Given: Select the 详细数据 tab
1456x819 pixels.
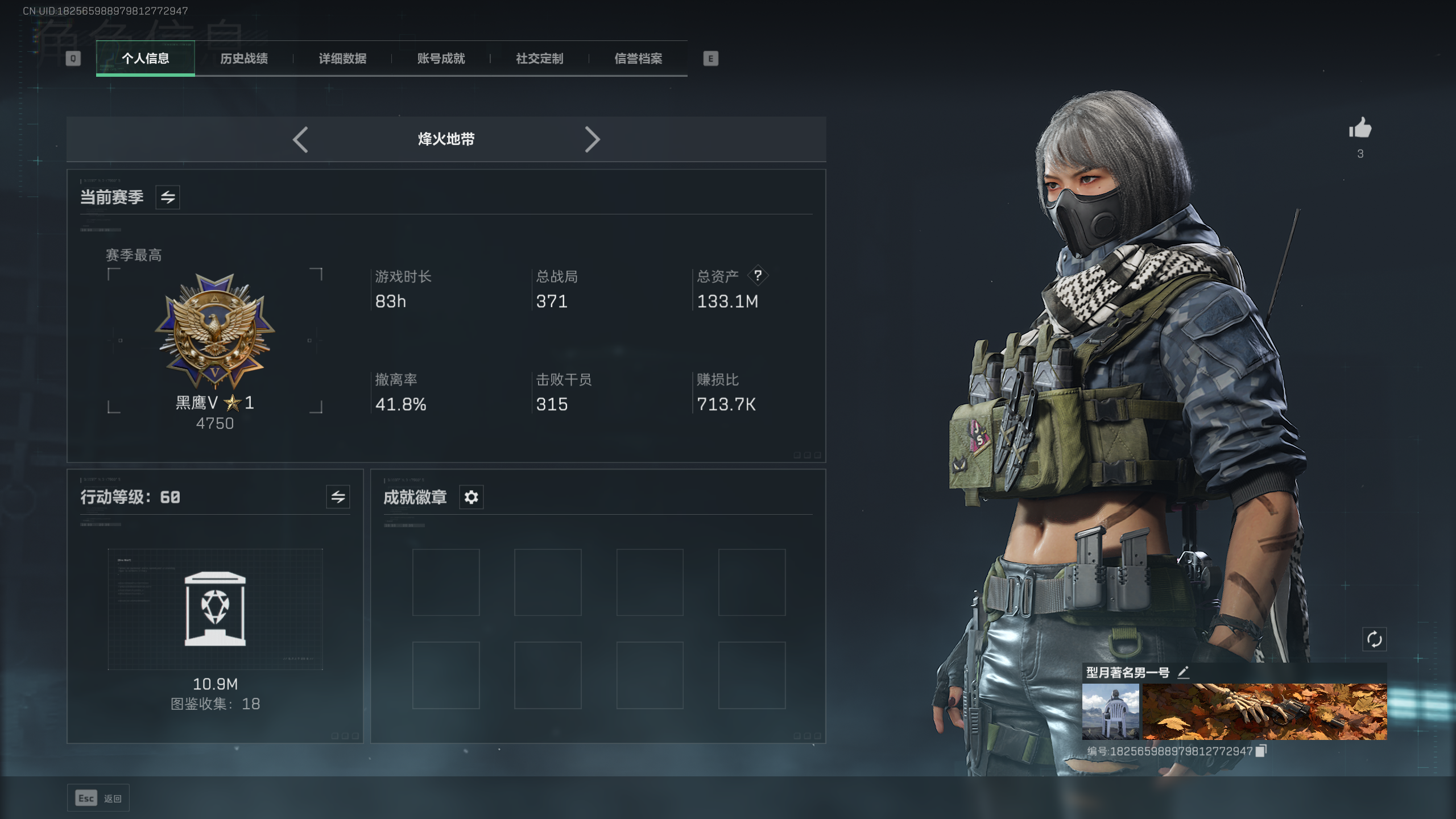Looking at the screenshot, I should [342, 59].
